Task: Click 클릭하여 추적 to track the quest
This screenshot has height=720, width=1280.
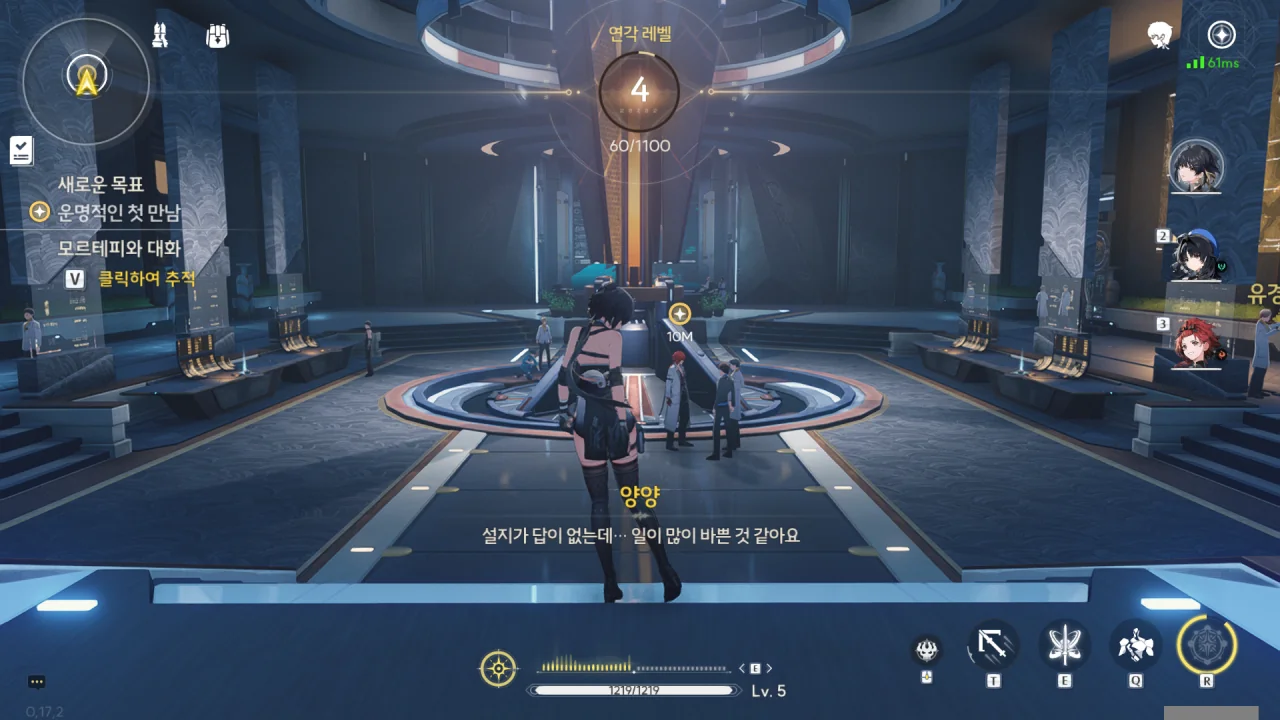Action: [146, 279]
